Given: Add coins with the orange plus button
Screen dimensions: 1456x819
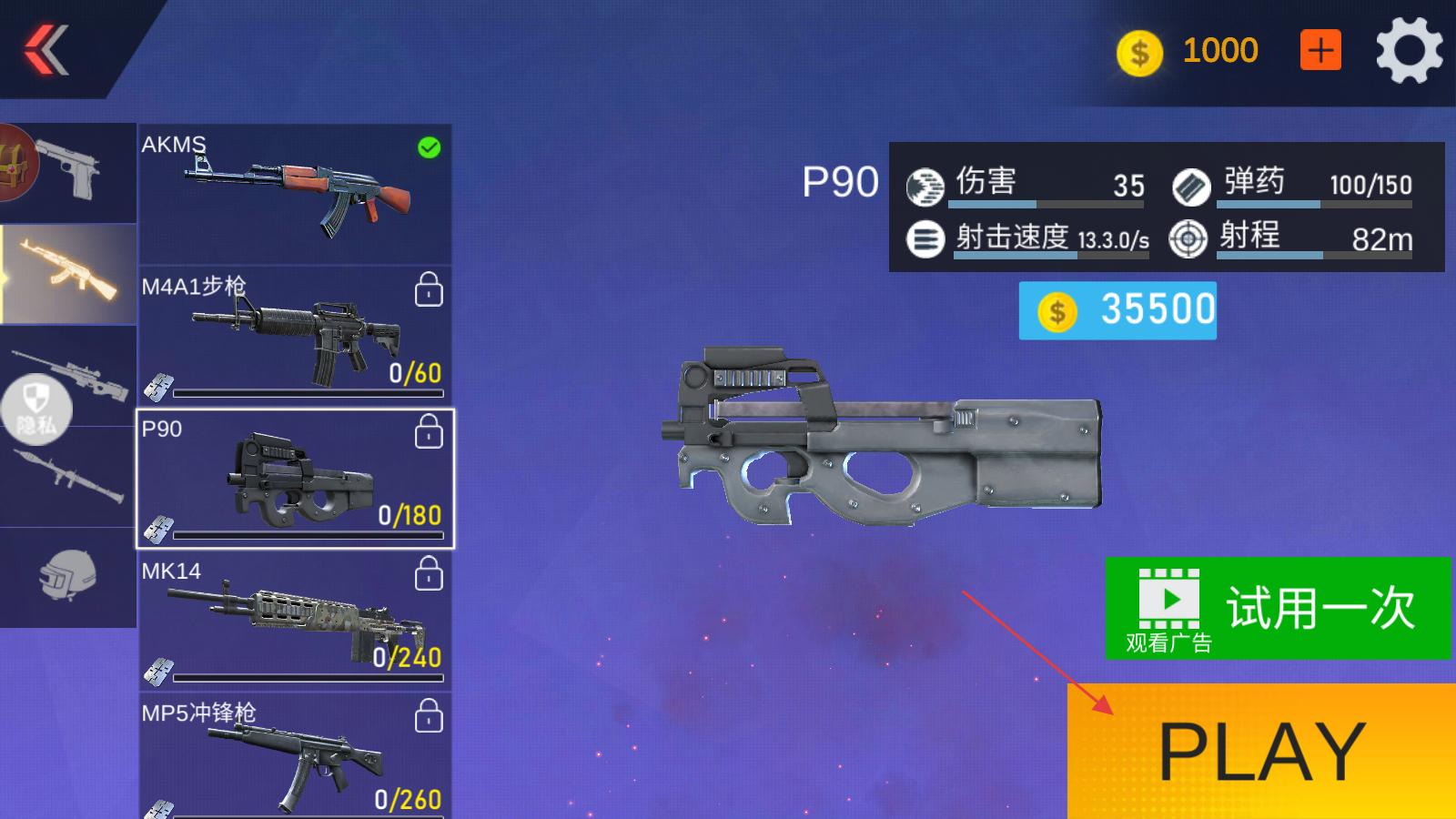Looking at the screenshot, I should [1320, 50].
